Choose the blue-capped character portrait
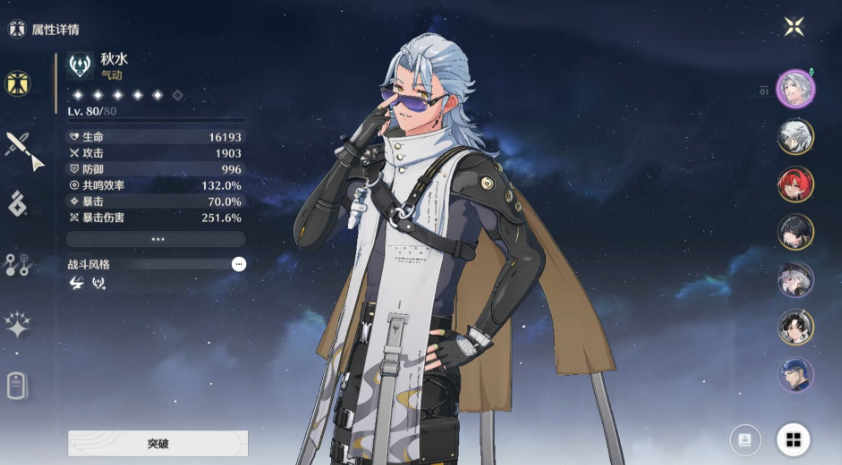Image resolution: width=842 pixels, height=465 pixels. 796,375
